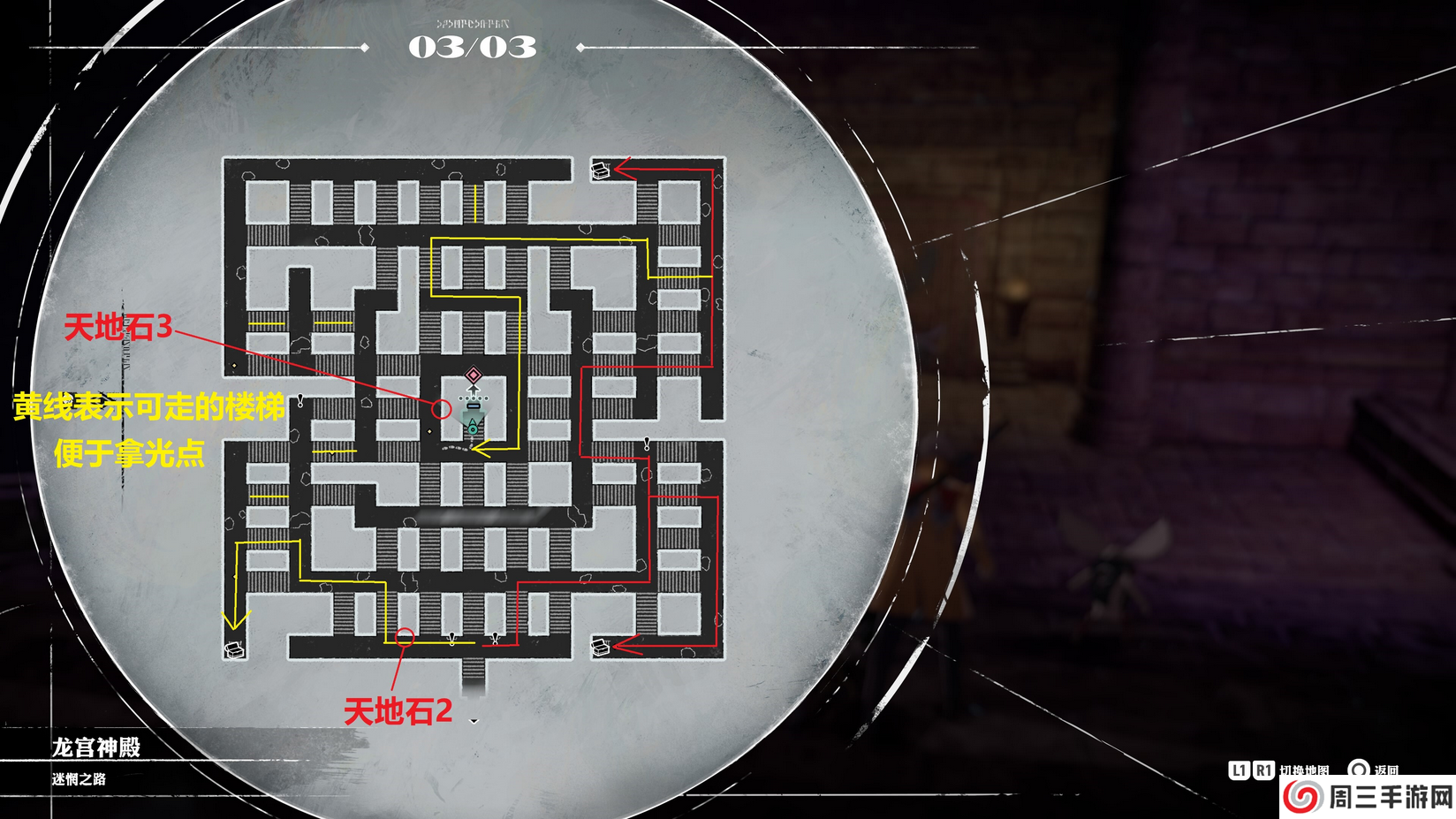Toggle the red circle marking 天地石3
Viewport: 1456px width, 819px height.
(442, 408)
